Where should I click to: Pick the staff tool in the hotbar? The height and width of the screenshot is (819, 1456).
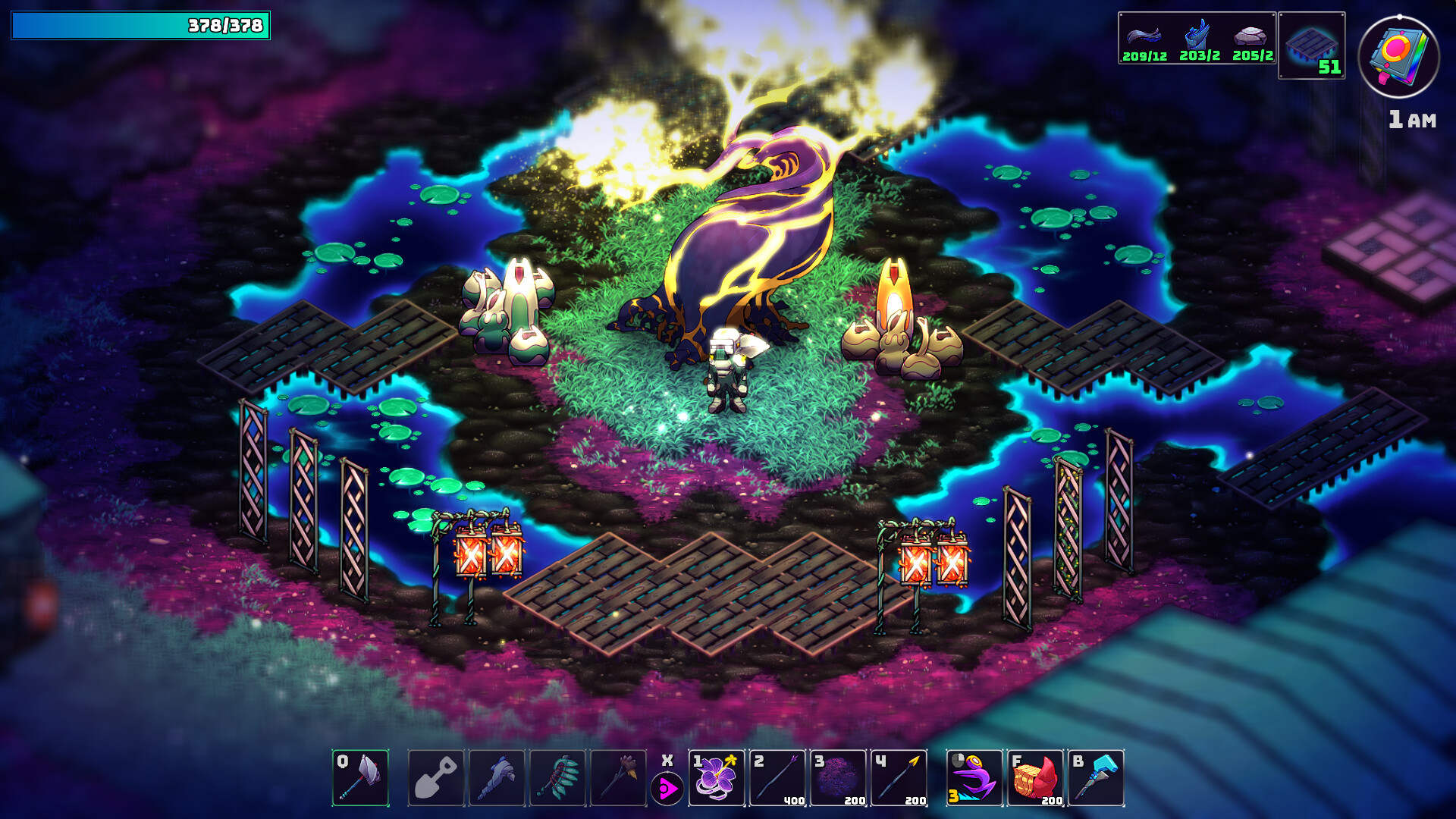click(x=621, y=783)
